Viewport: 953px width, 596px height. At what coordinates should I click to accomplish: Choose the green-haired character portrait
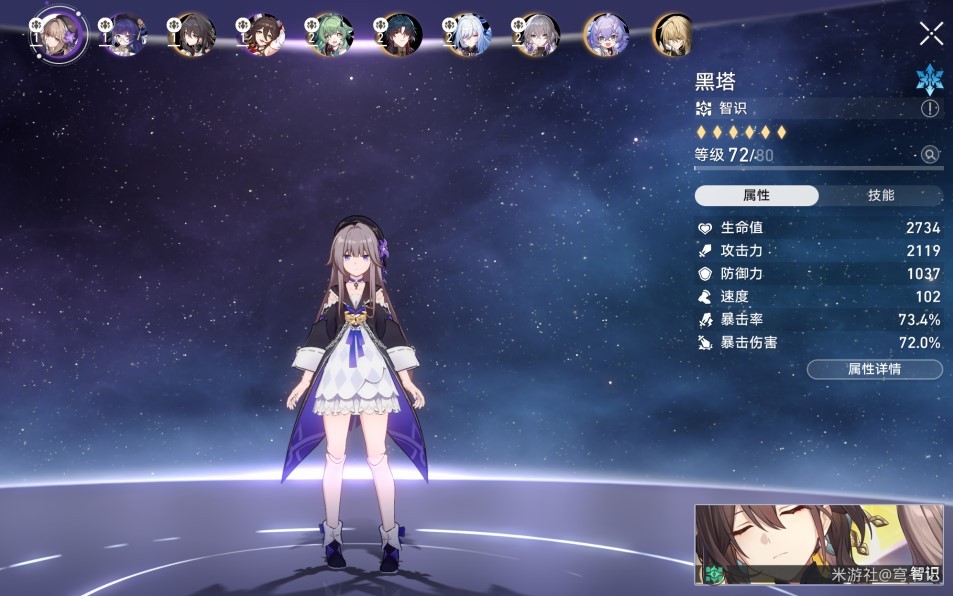point(330,35)
